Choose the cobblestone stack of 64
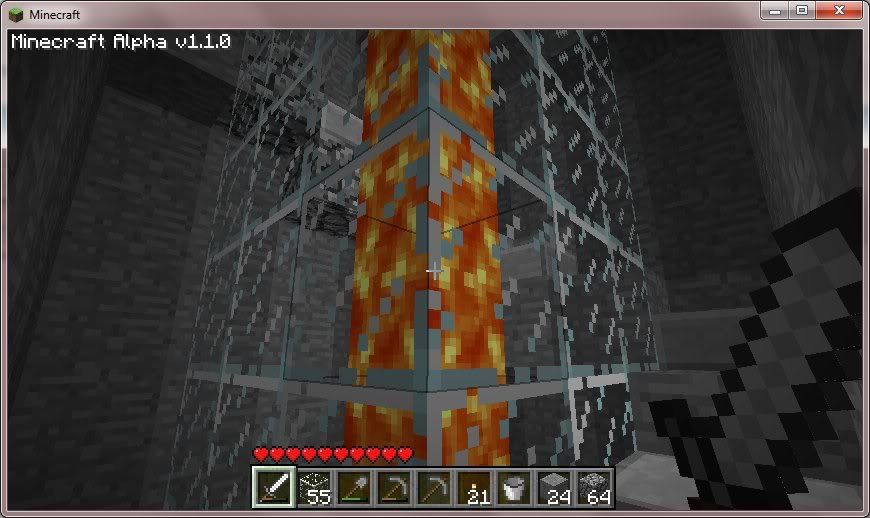870x518 pixels. point(593,487)
